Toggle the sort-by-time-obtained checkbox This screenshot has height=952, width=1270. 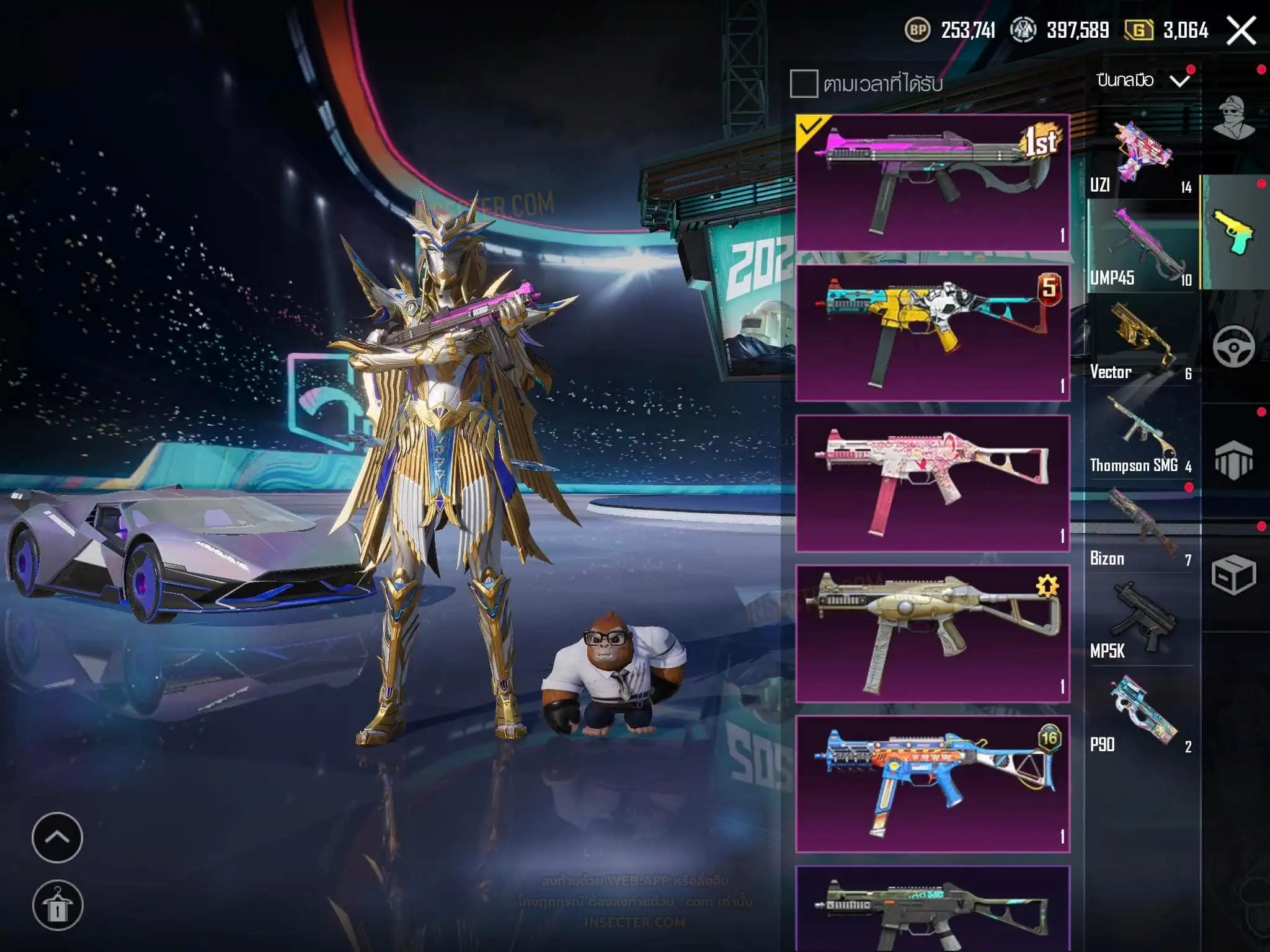(804, 84)
